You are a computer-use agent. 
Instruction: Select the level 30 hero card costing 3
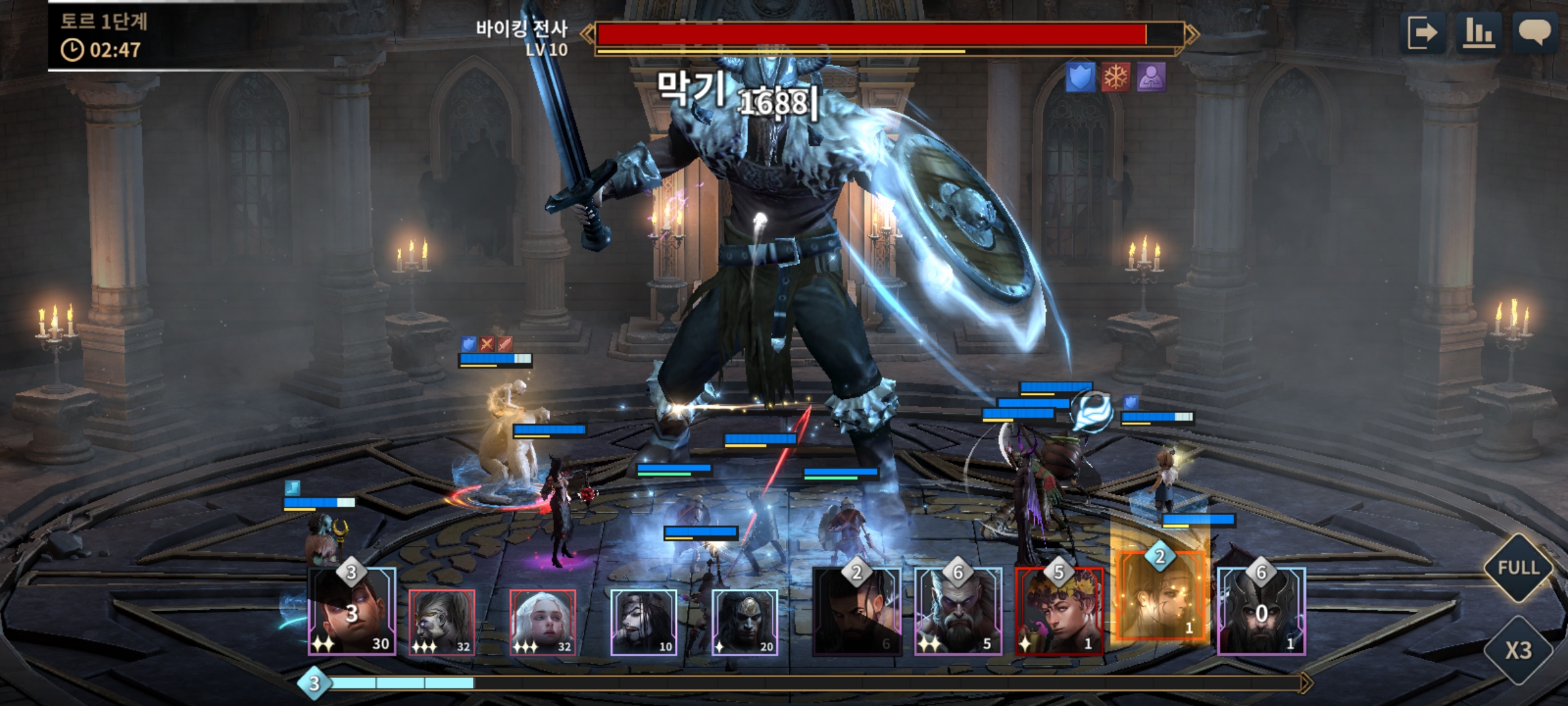(x=351, y=611)
